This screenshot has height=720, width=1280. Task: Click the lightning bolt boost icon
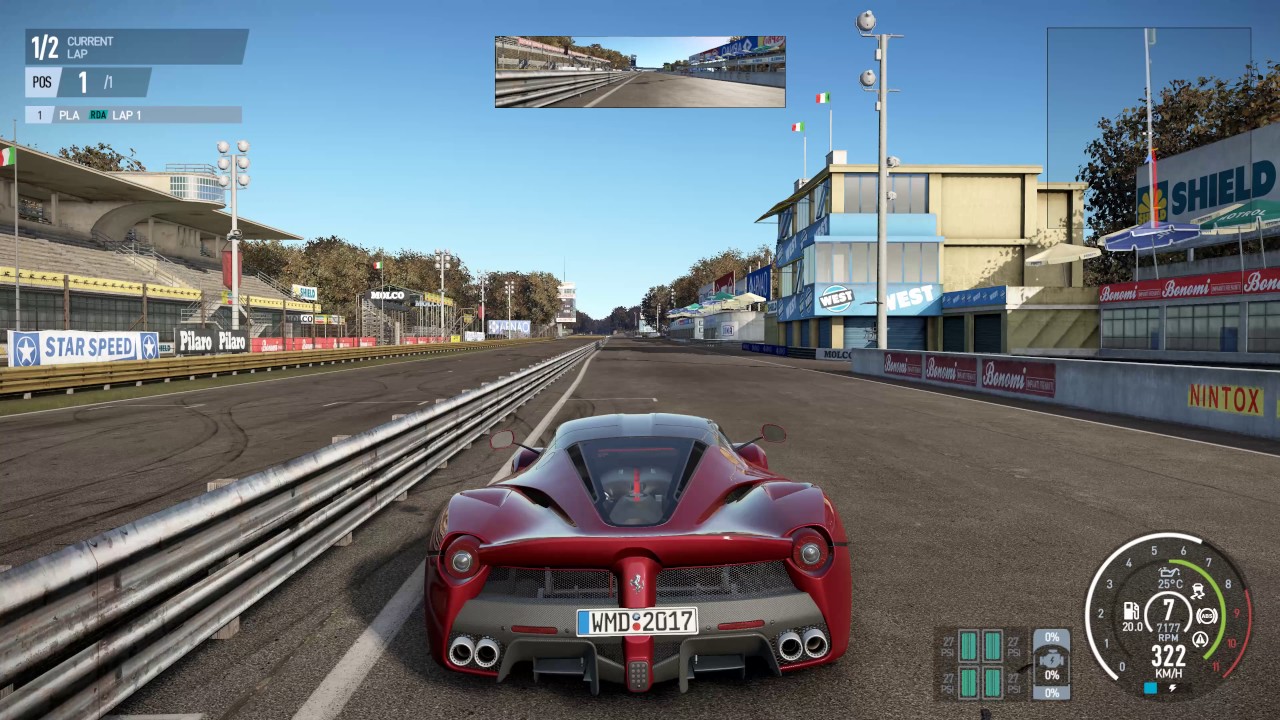1171,688
